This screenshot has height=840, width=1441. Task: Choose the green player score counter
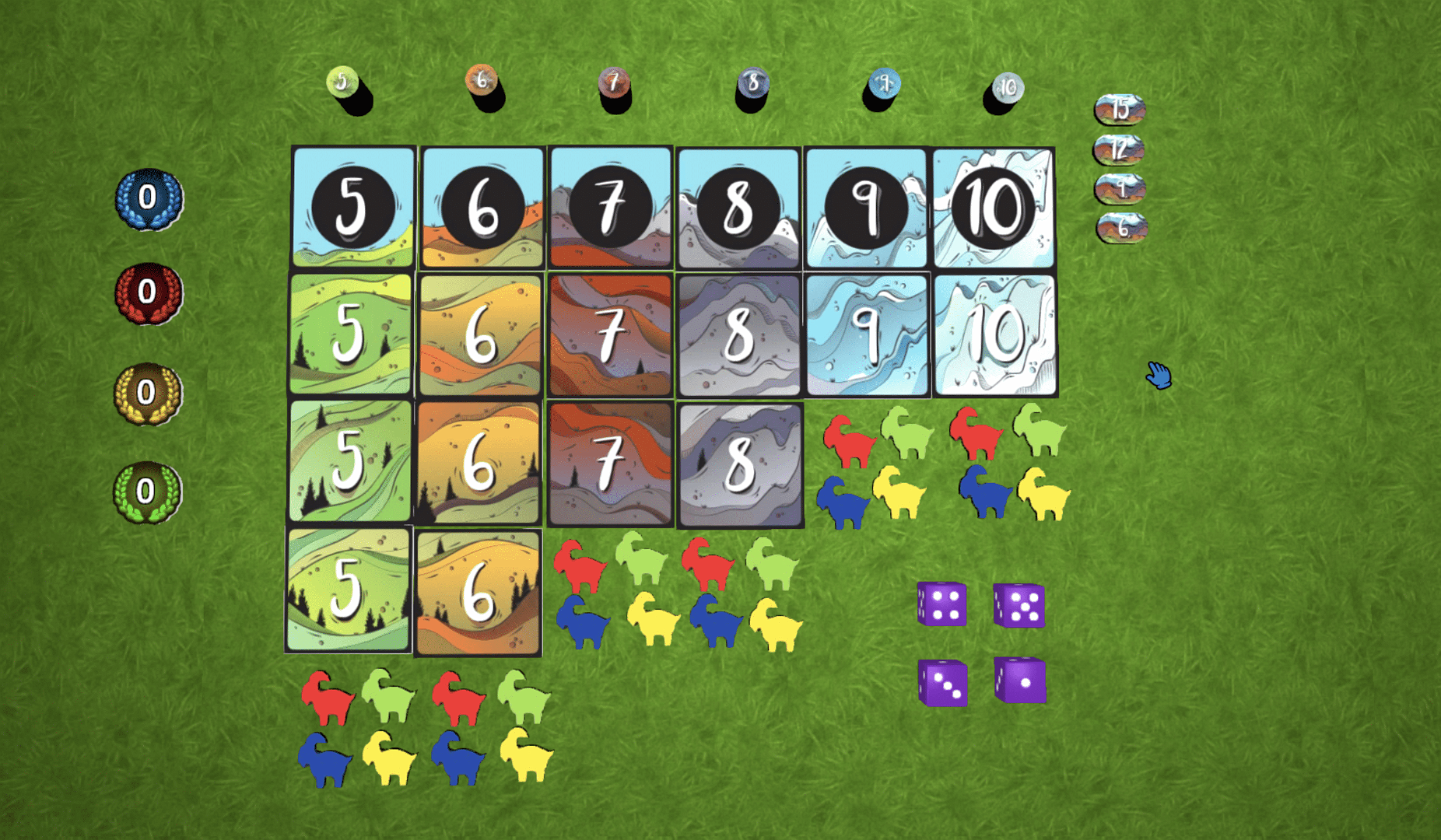147,492
